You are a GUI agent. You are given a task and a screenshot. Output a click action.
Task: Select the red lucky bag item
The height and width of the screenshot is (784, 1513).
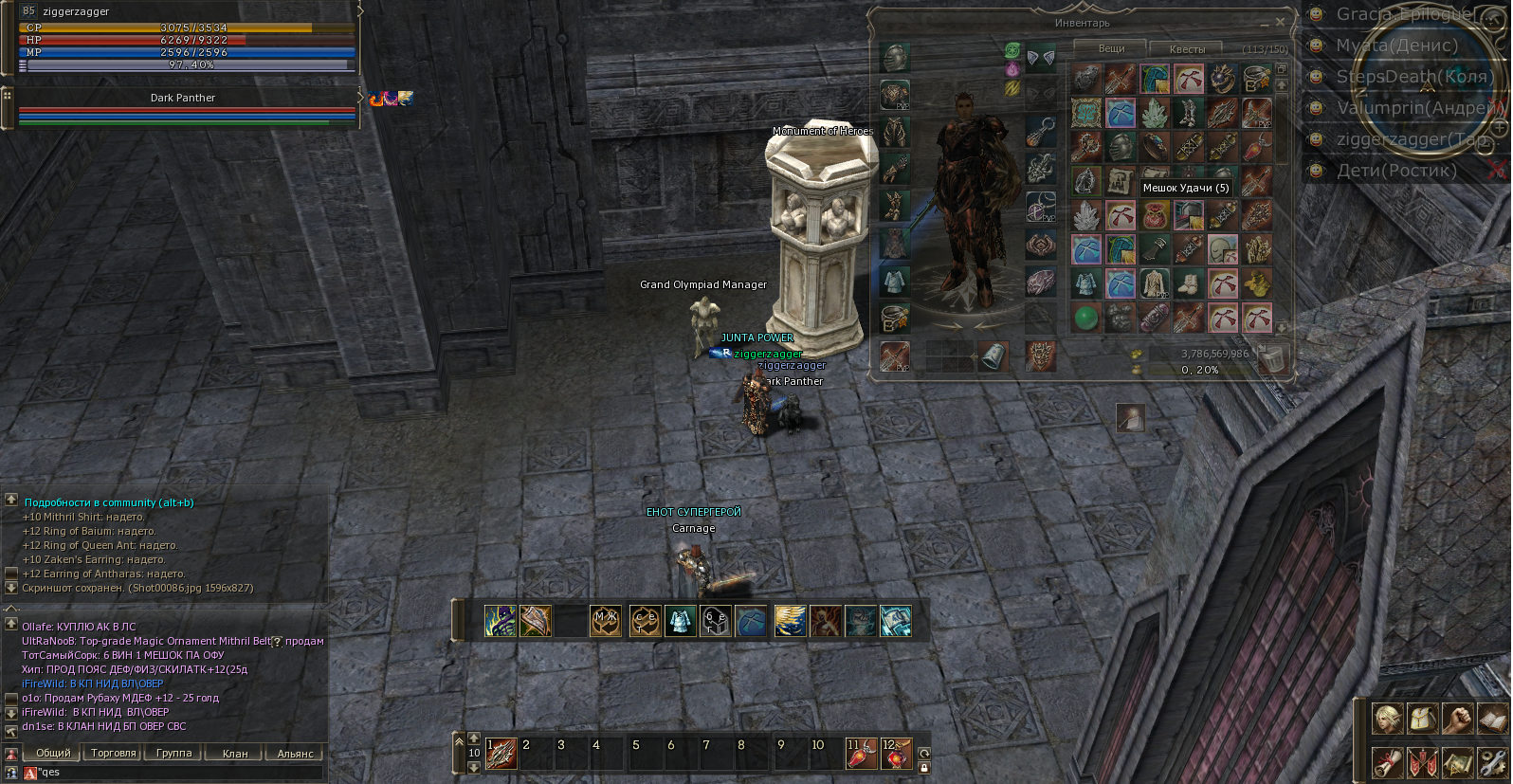1154,215
